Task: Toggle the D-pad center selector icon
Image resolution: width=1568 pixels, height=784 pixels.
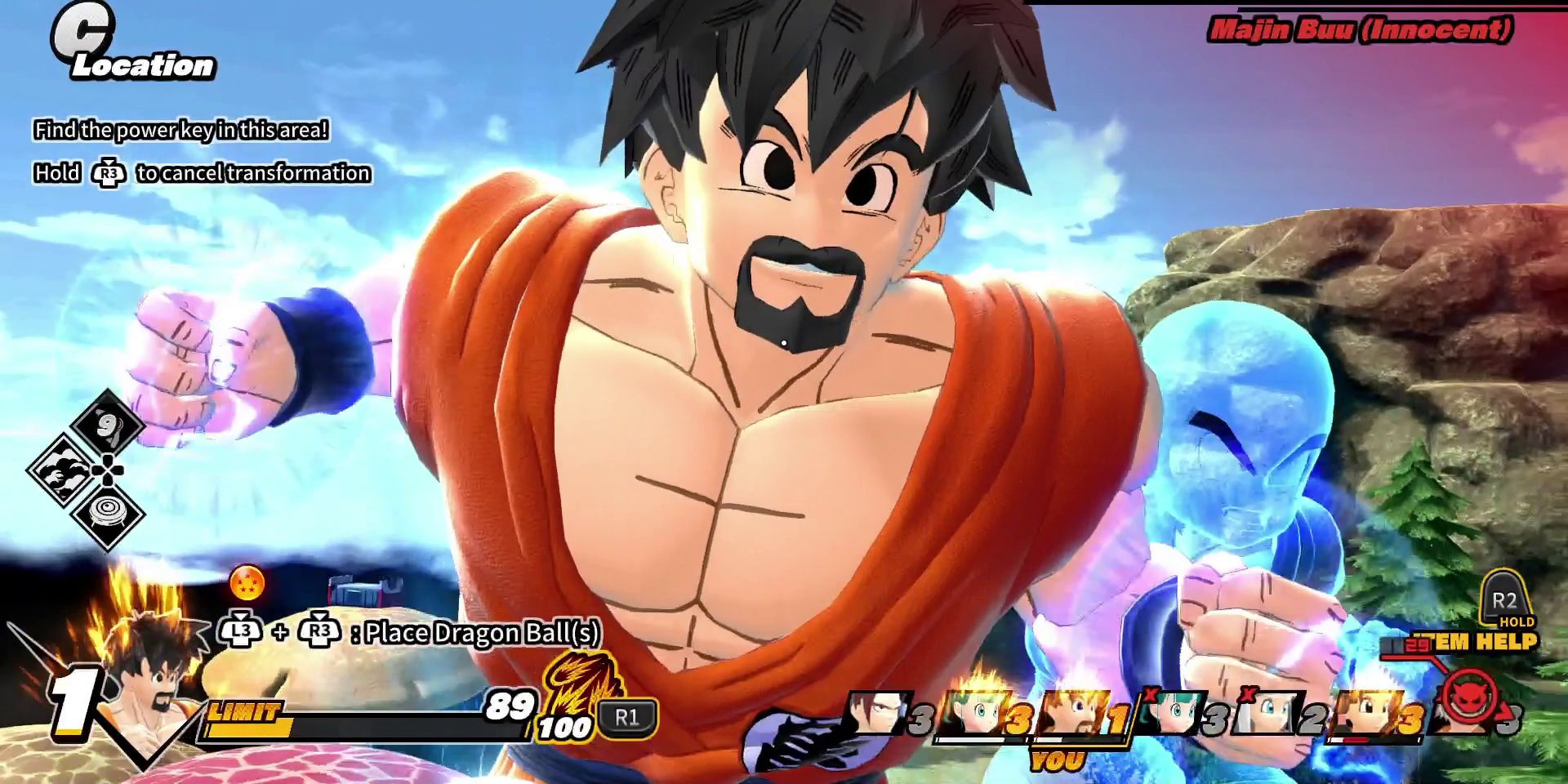Action: click(108, 470)
